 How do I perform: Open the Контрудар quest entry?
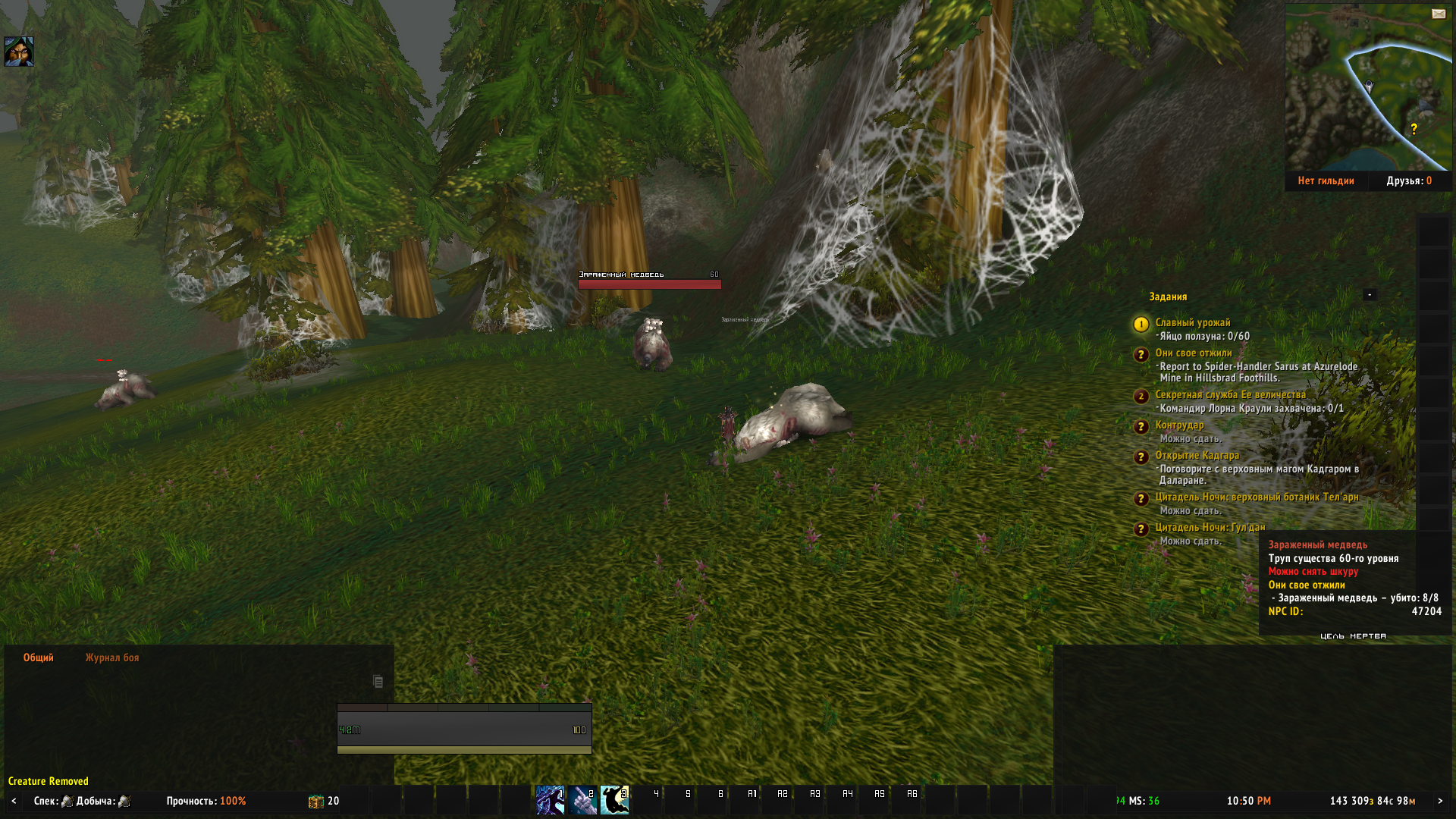coord(1179,425)
